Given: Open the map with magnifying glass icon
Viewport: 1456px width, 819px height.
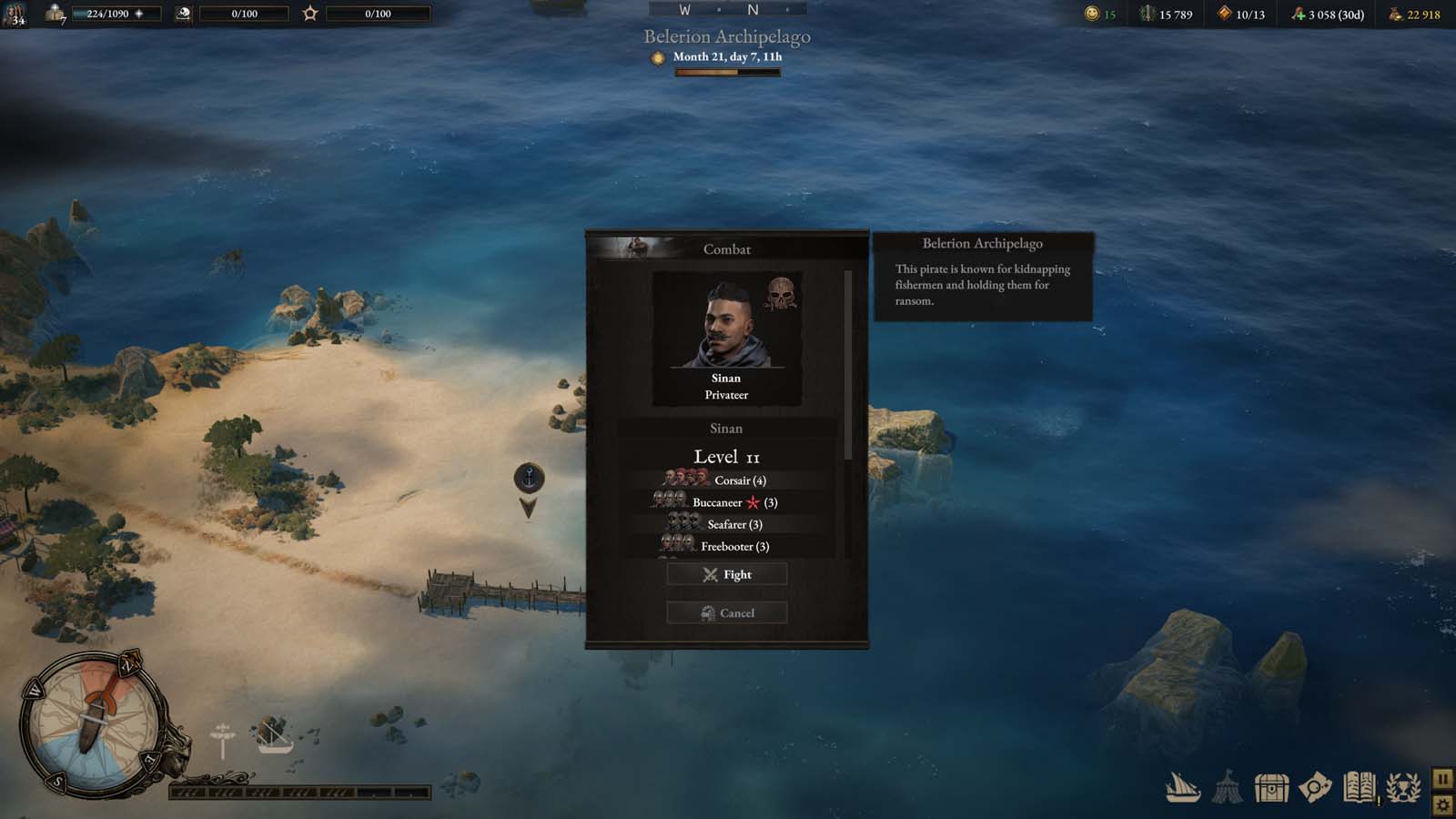Looking at the screenshot, I should pos(1314,787).
